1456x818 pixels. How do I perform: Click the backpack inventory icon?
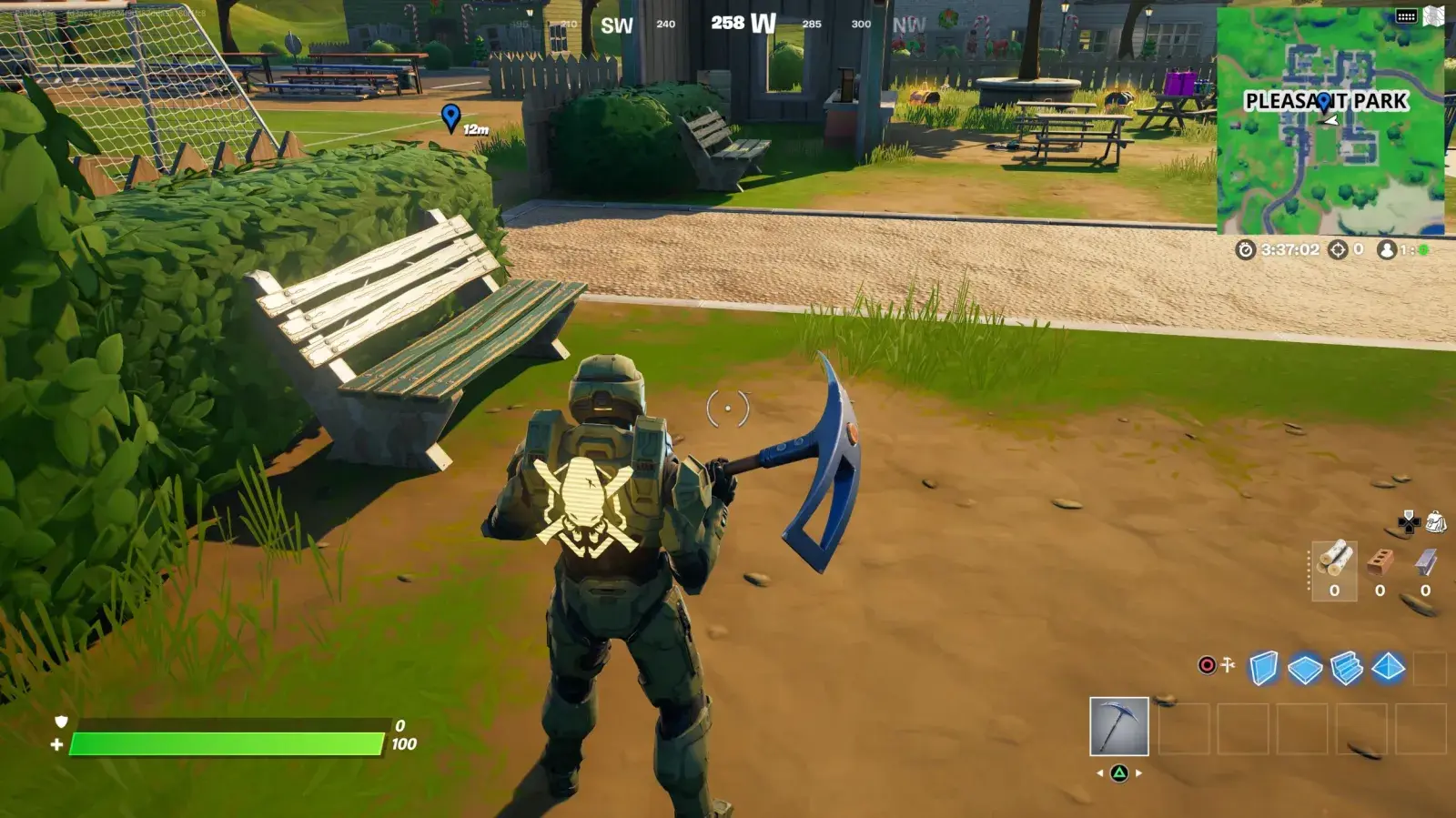coord(1437,523)
